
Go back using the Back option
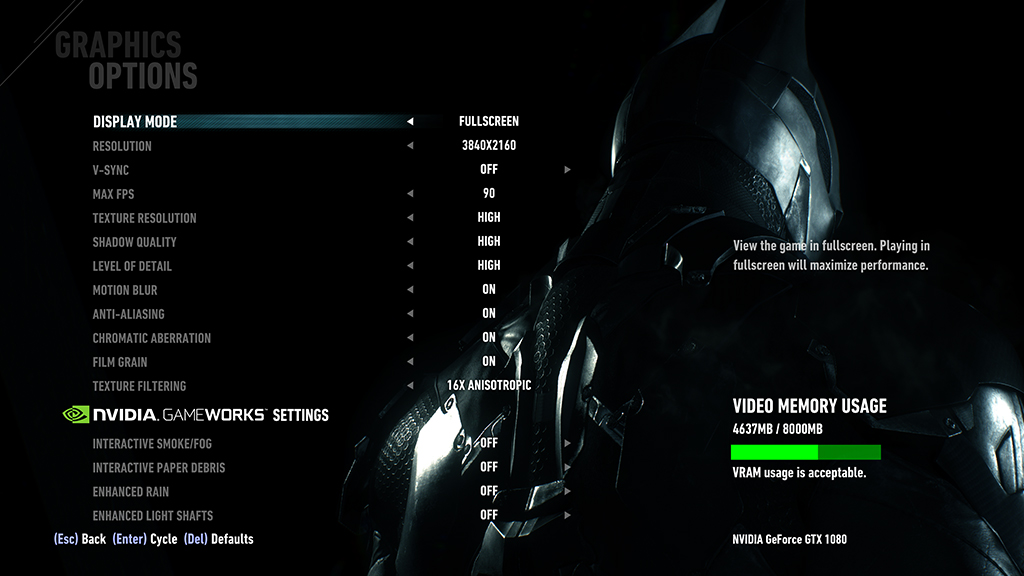coord(80,539)
